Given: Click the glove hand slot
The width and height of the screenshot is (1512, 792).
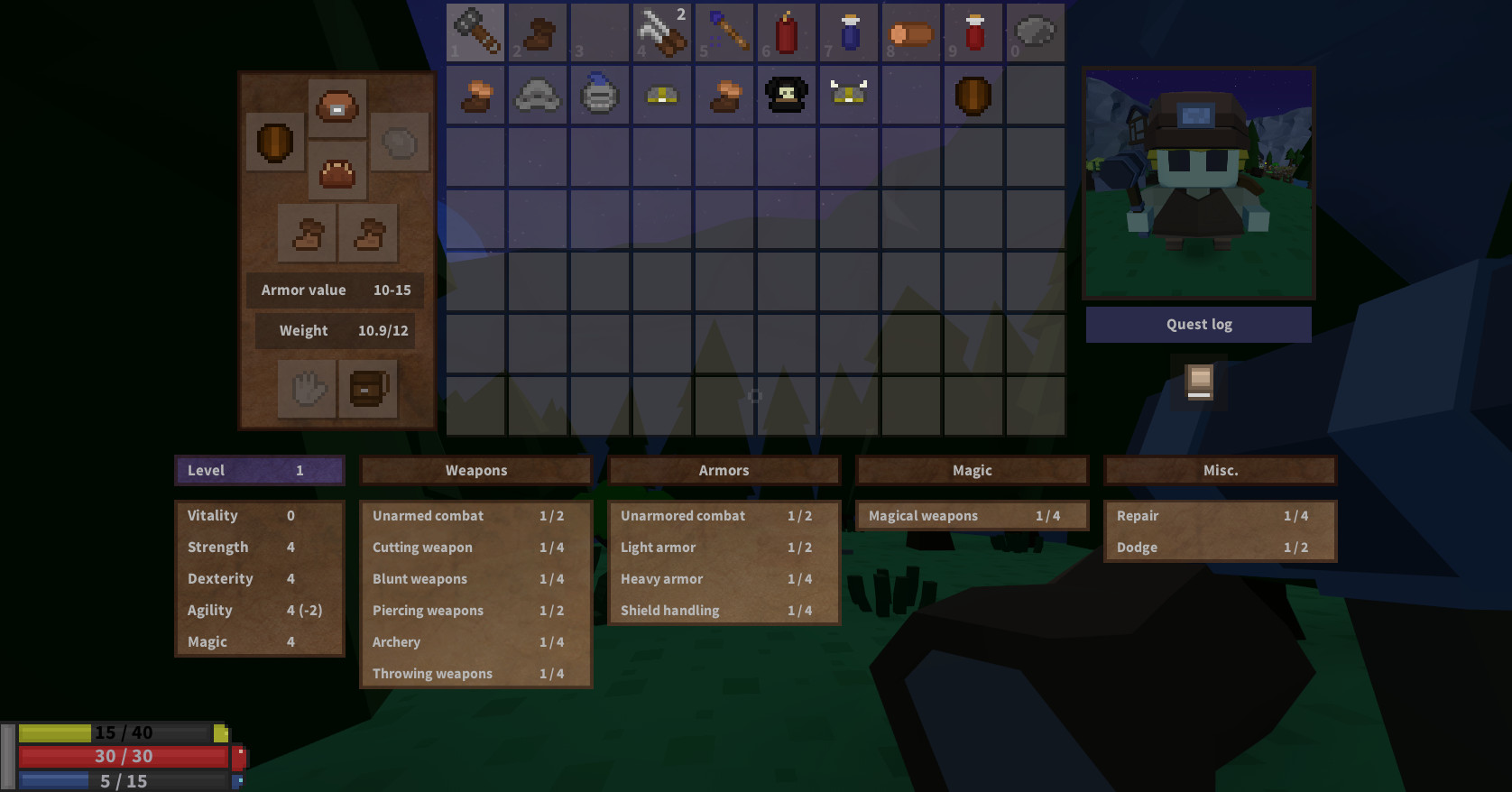Looking at the screenshot, I should pos(307,389).
